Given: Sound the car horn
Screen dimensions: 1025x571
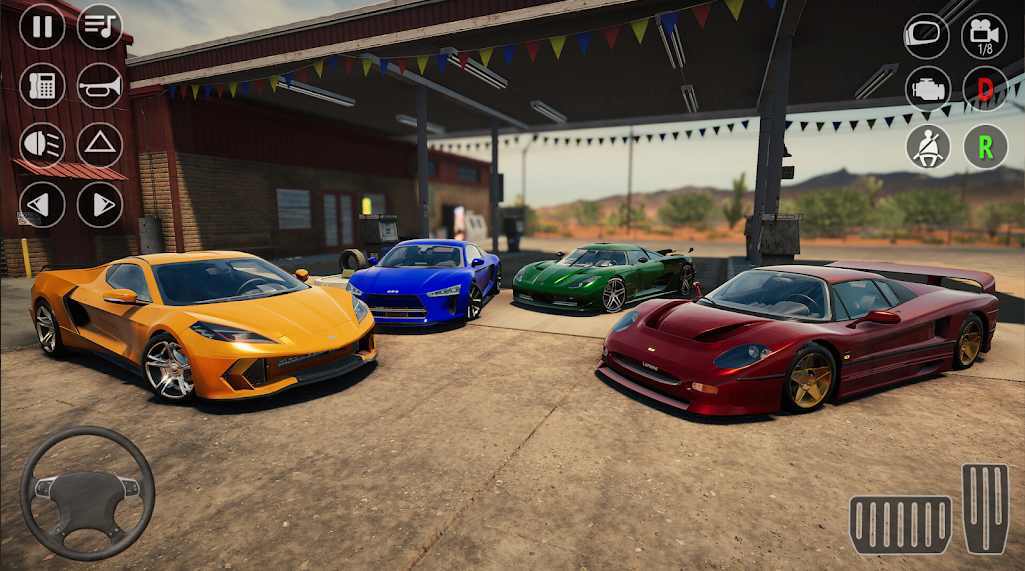Looking at the screenshot, I should click(x=100, y=86).
